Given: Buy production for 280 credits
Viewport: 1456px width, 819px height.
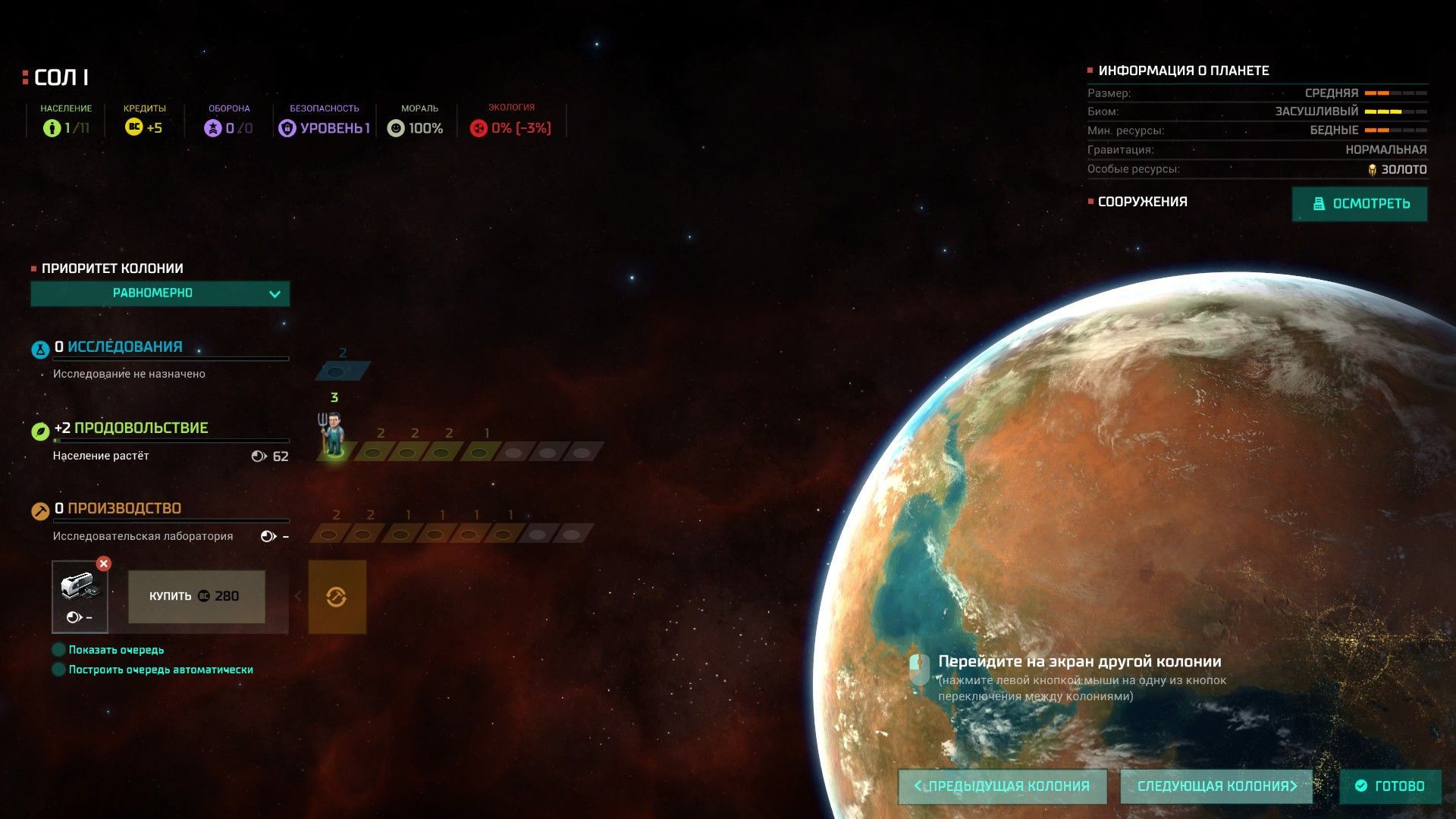Looking at the screenshot, I should 196,597.
